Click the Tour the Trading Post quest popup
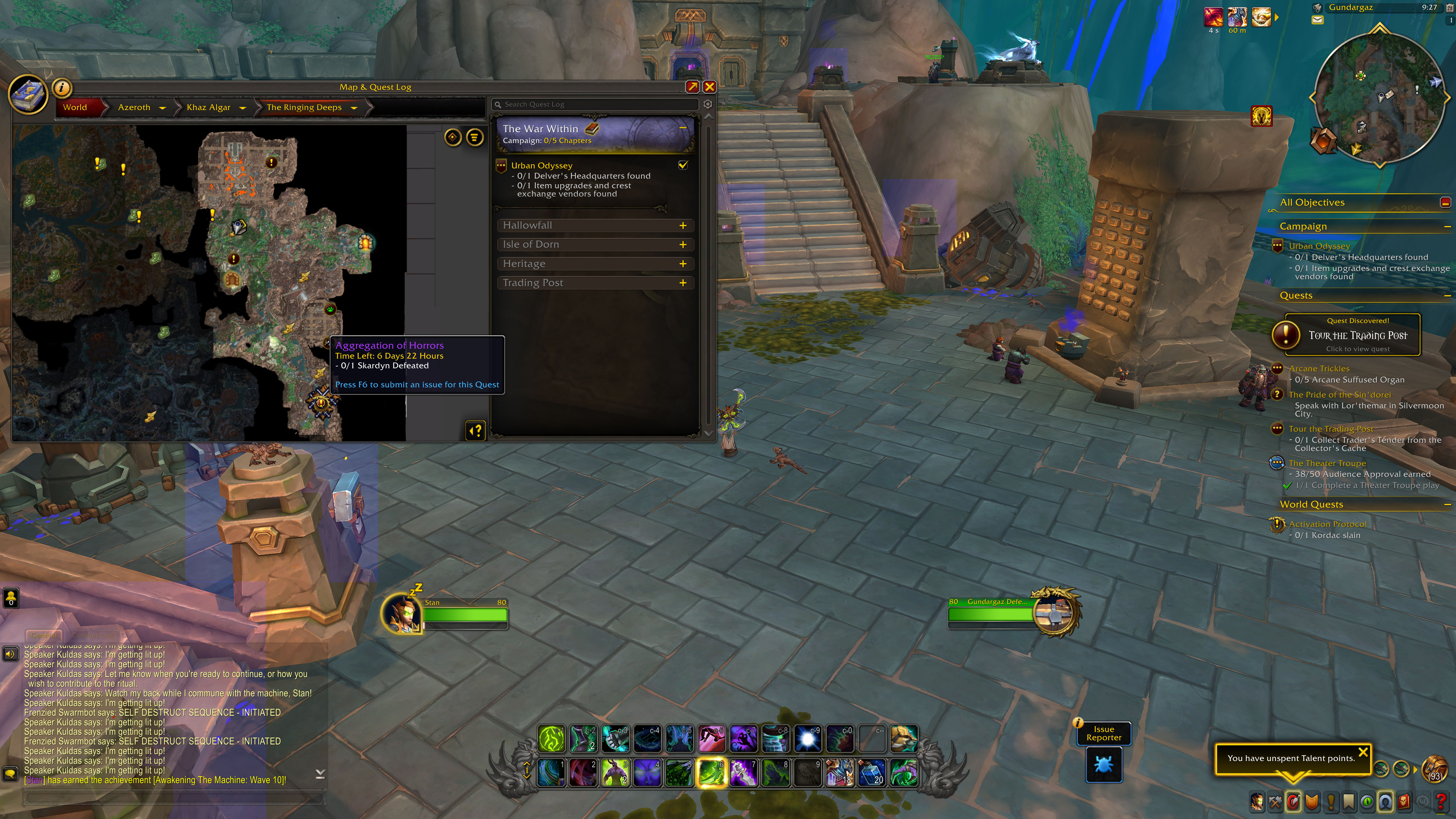 coord(1352,335)
